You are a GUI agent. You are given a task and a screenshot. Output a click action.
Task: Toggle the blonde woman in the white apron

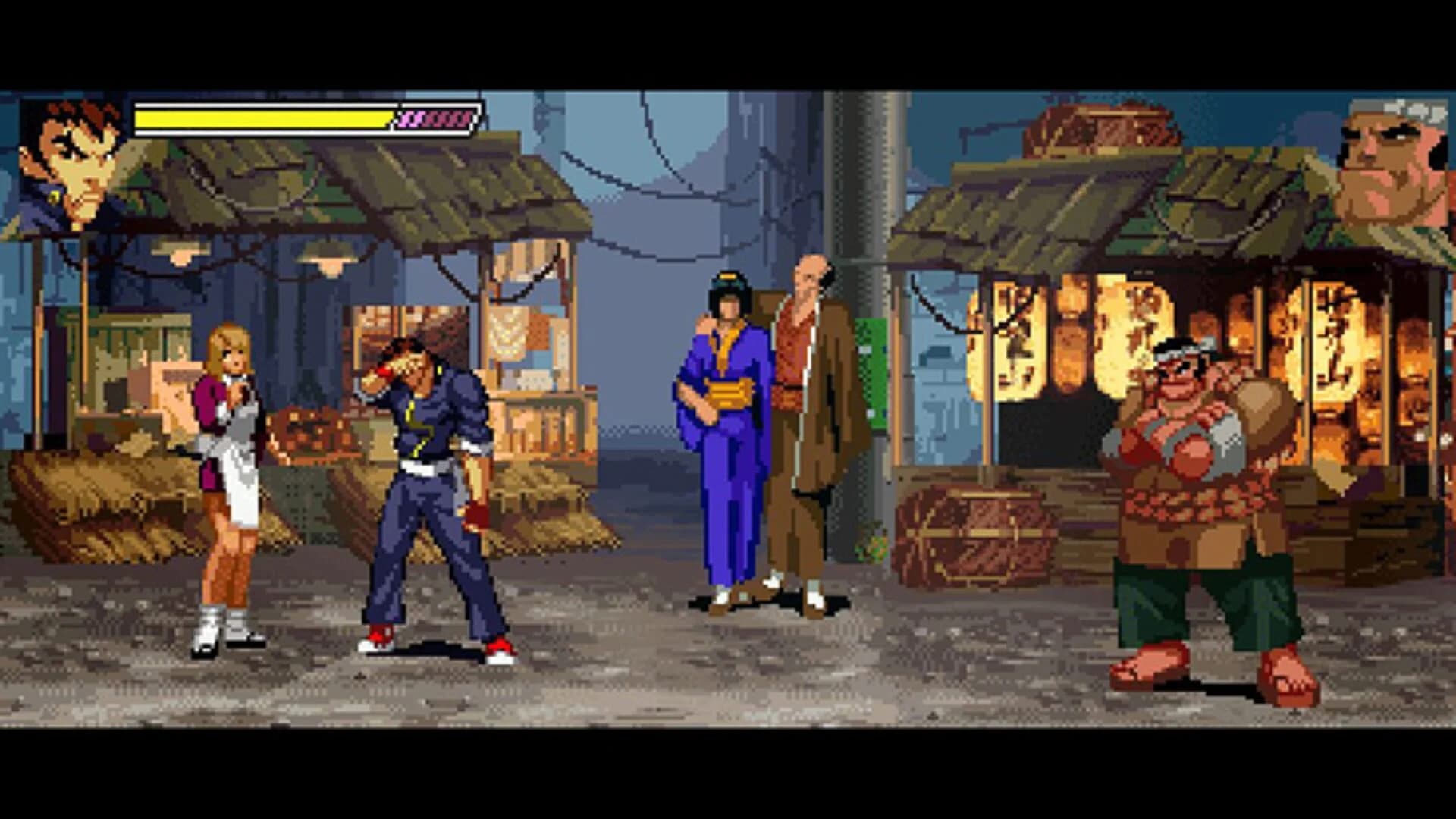coord(227,470)
